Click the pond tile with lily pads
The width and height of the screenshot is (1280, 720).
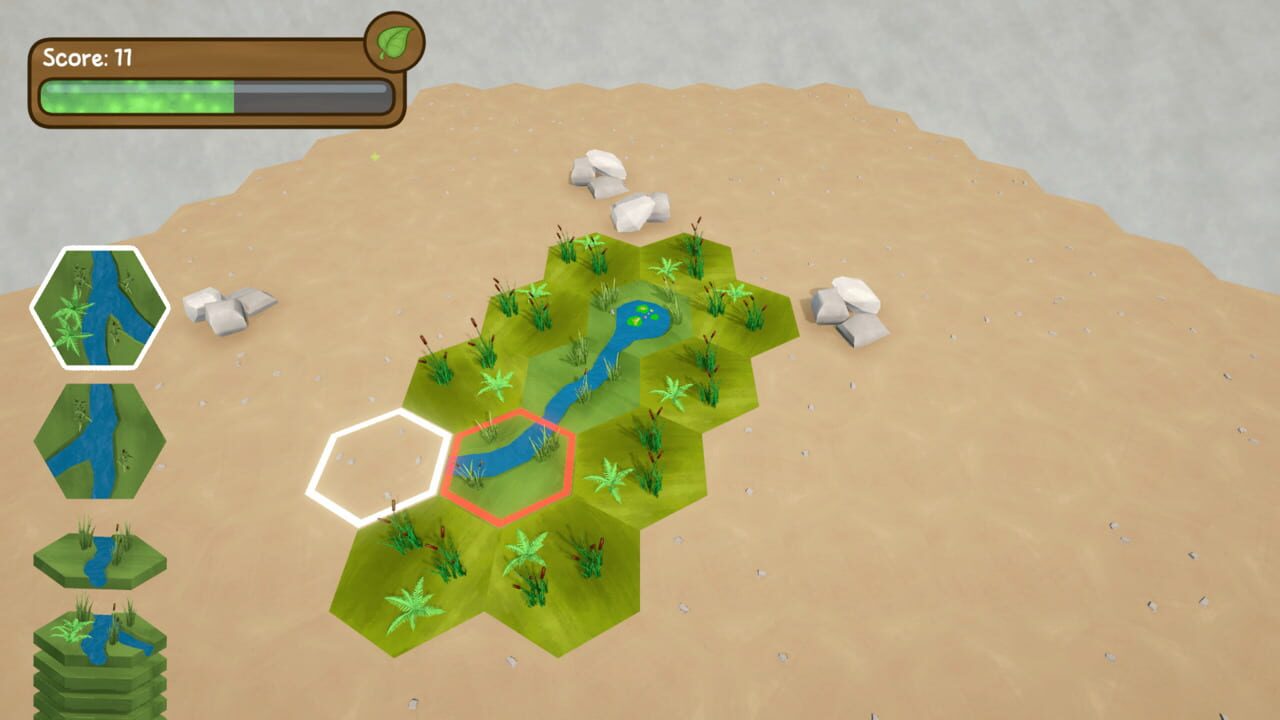(x=645, y=318)
